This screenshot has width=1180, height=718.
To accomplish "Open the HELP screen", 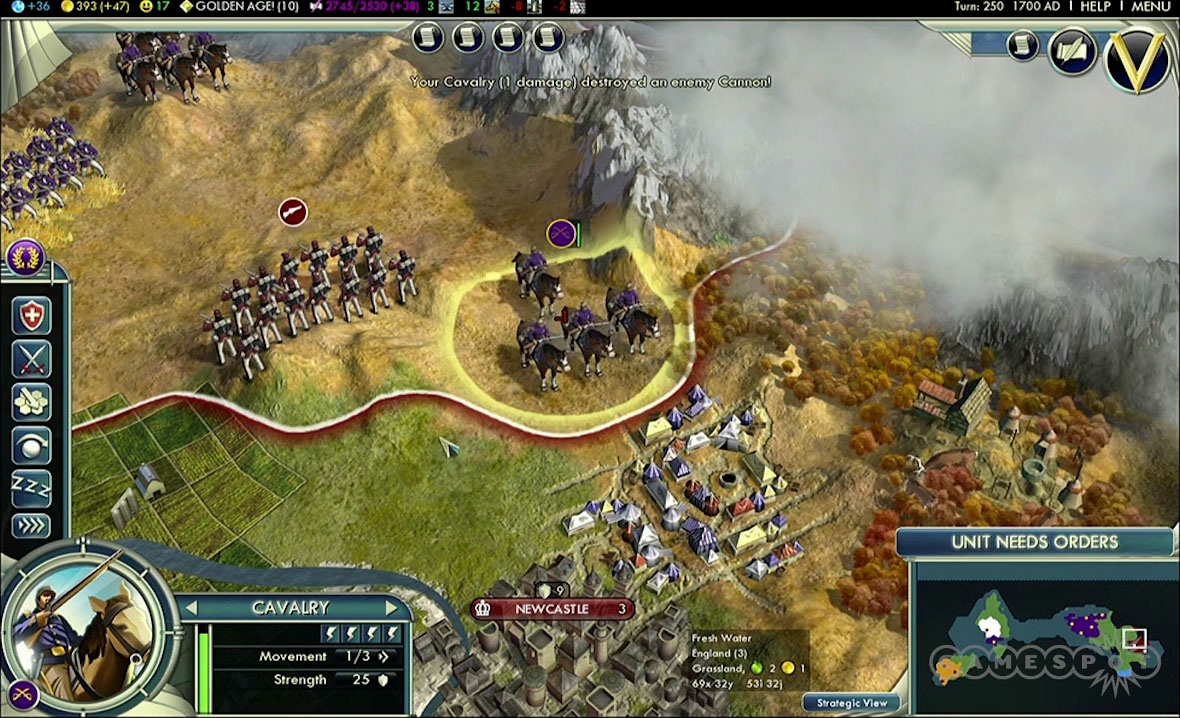I will pos(1095,7).
